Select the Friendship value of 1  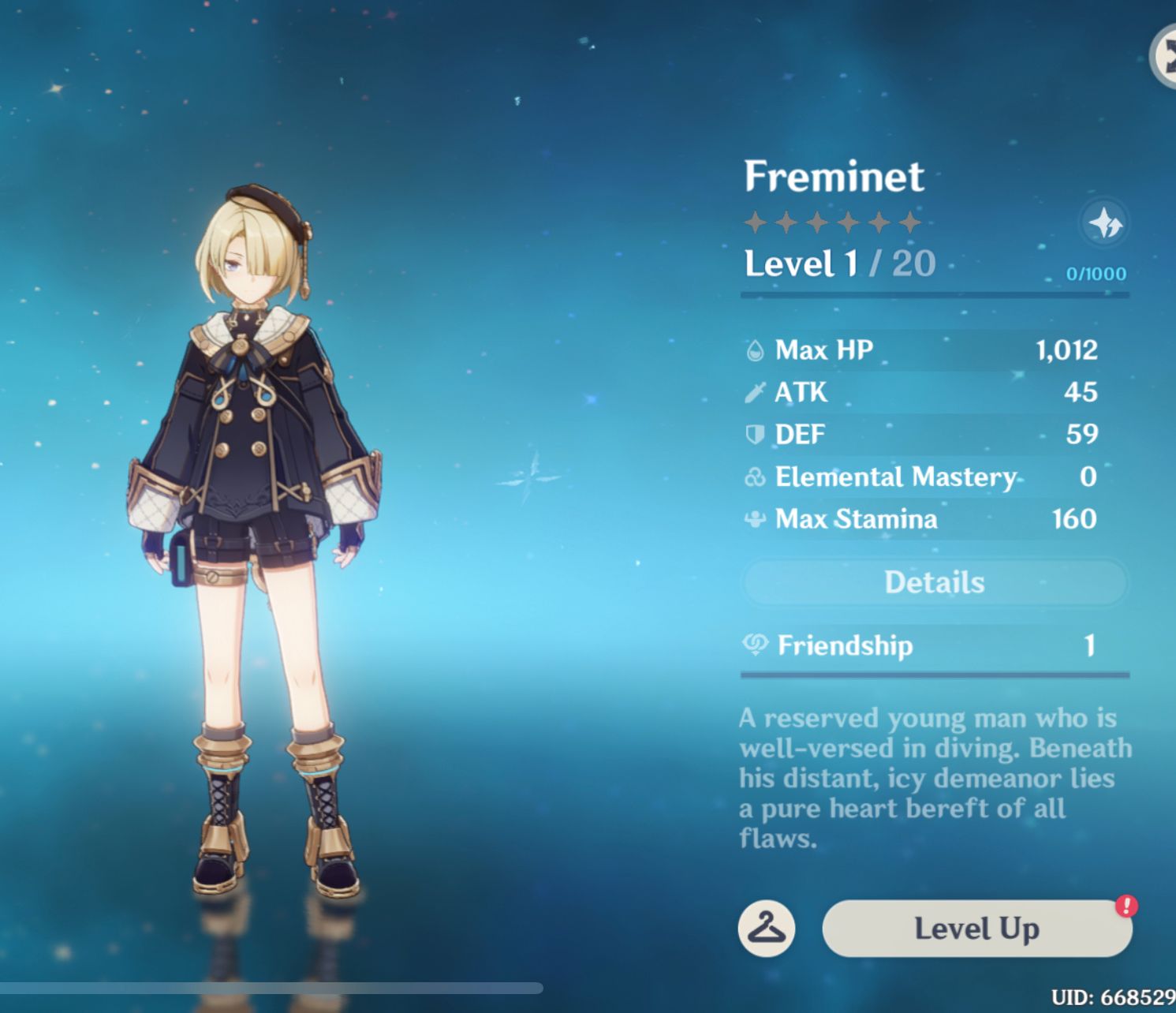(x=1091, y=645)
